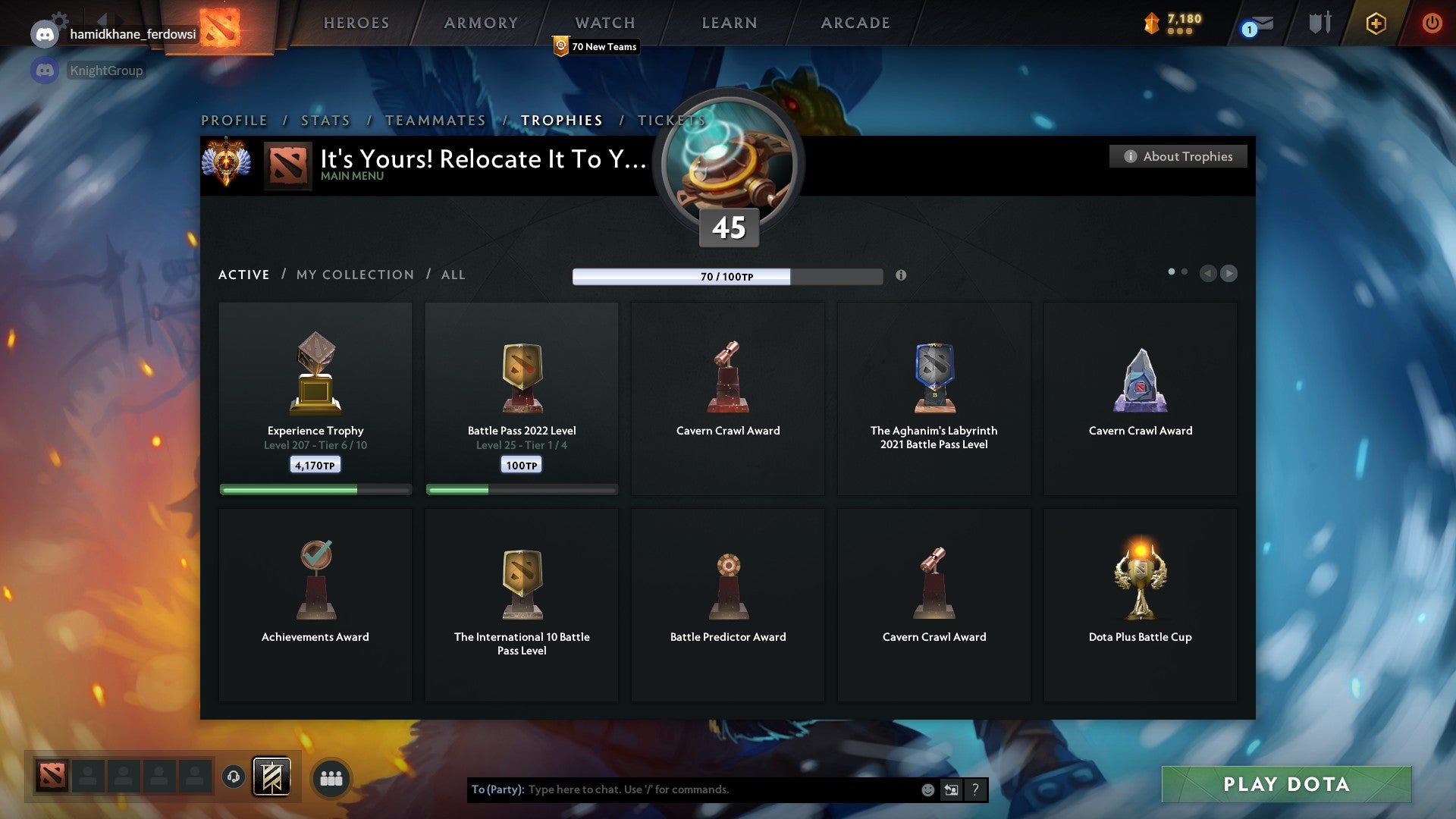Switch to the ALL trophies filter
This screenshot has height=819, width=1456.
pos(452,275)
